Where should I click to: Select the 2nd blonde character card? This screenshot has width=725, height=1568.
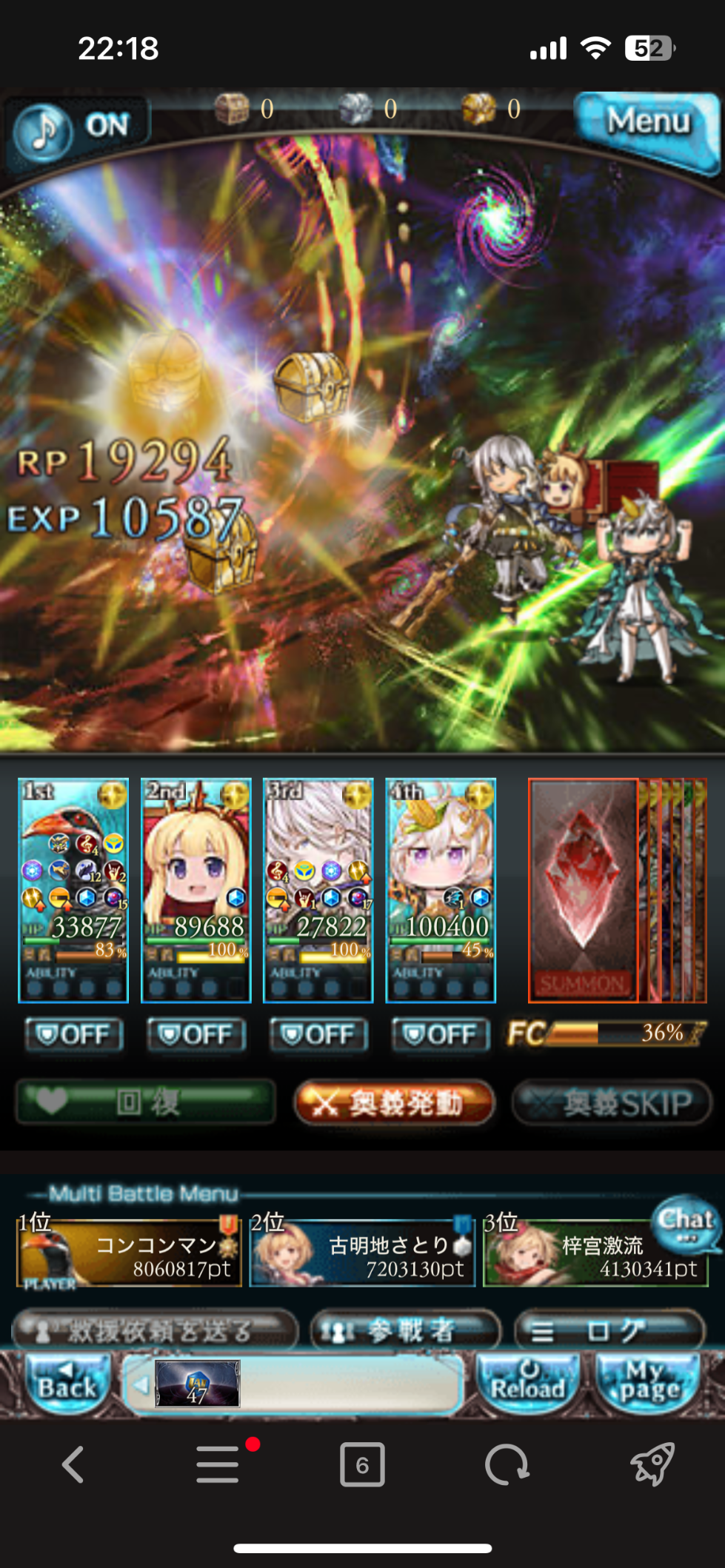click(196, 890)
